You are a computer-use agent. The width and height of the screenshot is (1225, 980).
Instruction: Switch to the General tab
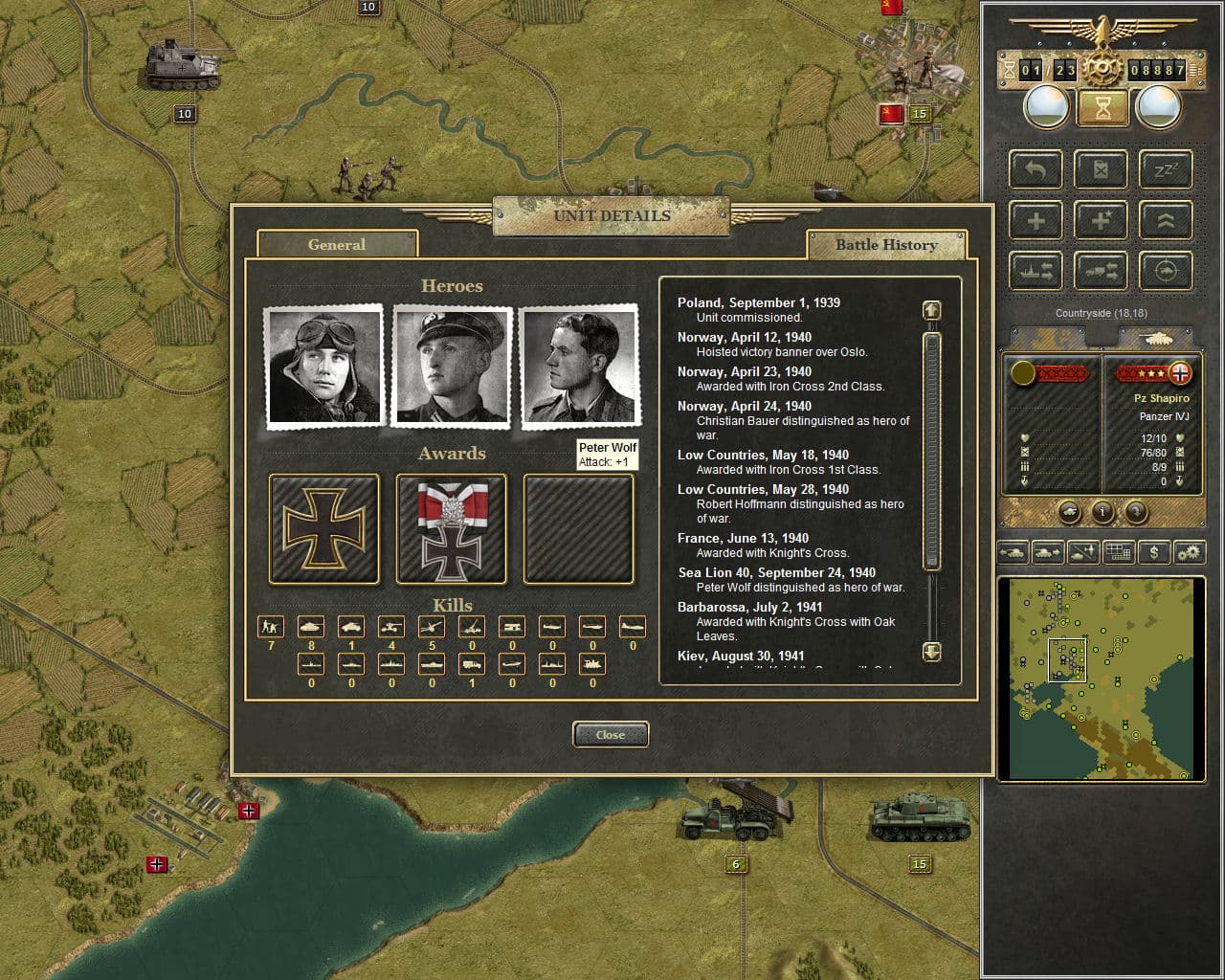[337, 245]
